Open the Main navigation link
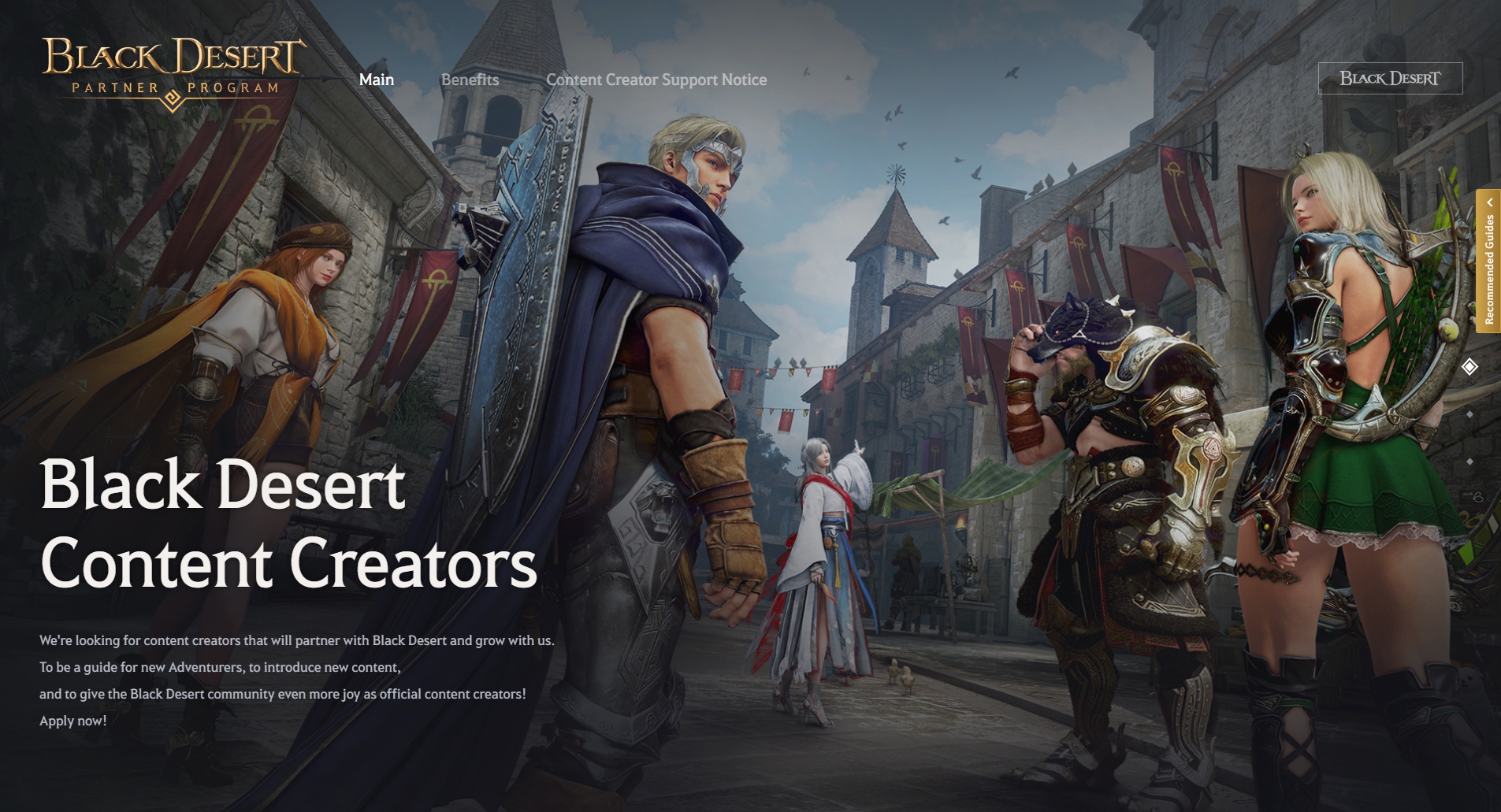This screenshot has height=812, width=1501. click(x=377, y=80)
